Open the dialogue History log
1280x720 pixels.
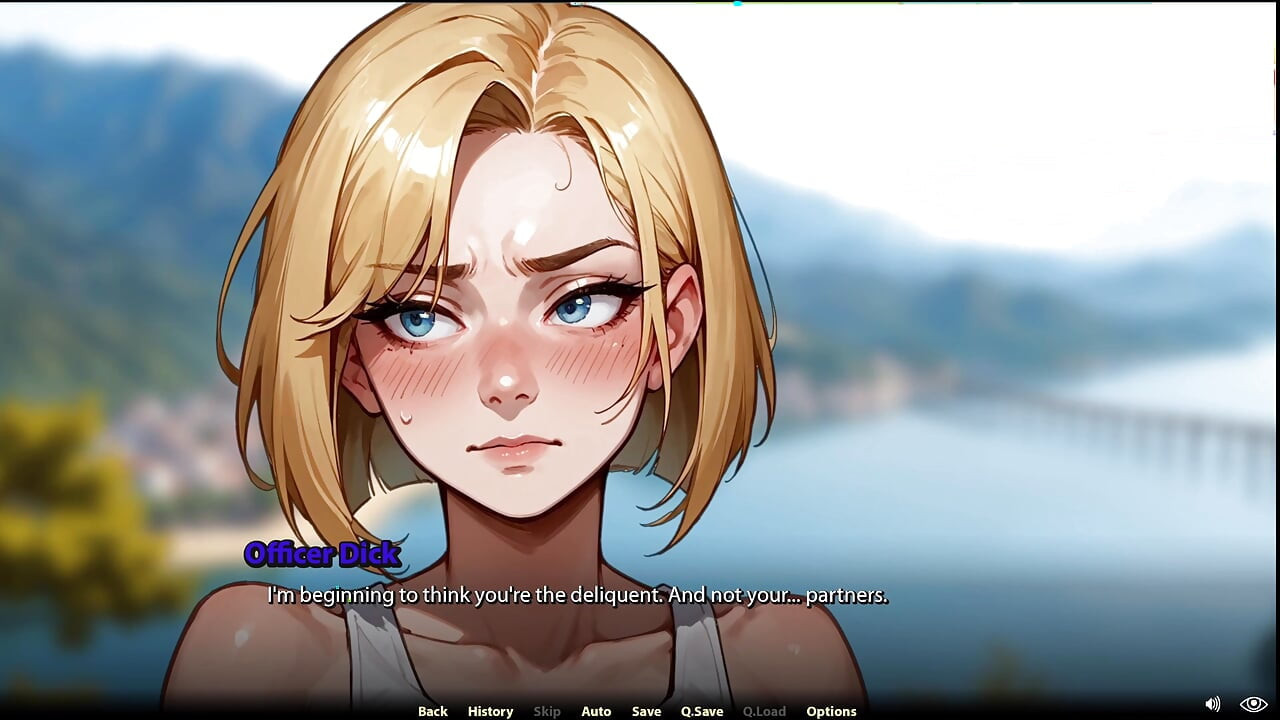[x=490, y=711]
